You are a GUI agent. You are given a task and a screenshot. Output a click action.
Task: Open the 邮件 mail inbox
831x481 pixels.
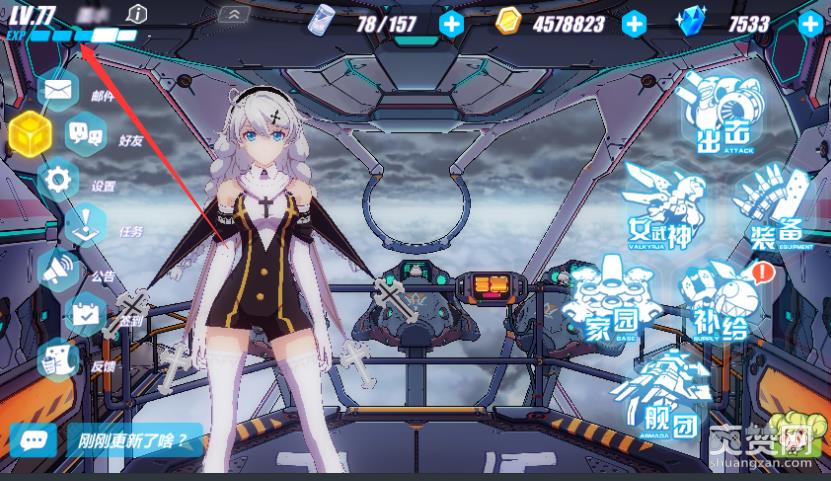click(58, 90)
